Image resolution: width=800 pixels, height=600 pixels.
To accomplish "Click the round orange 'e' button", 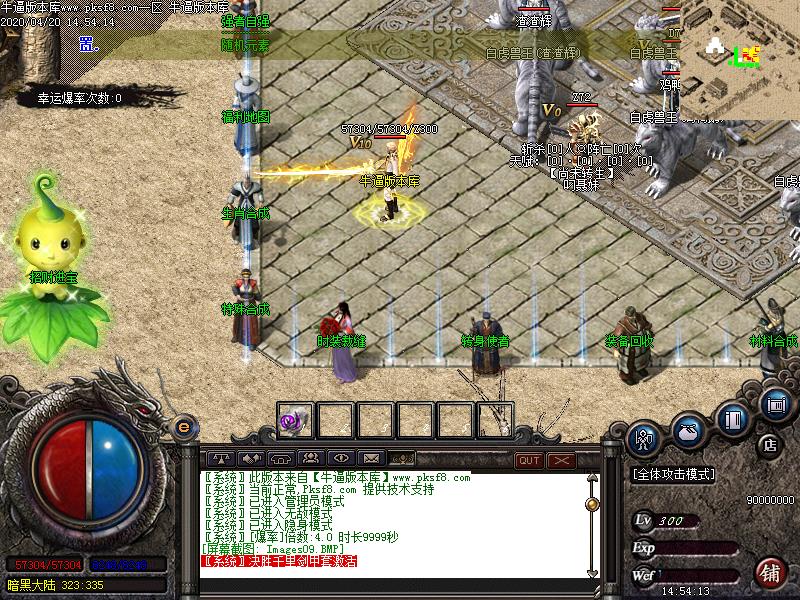I will point(183,427).
